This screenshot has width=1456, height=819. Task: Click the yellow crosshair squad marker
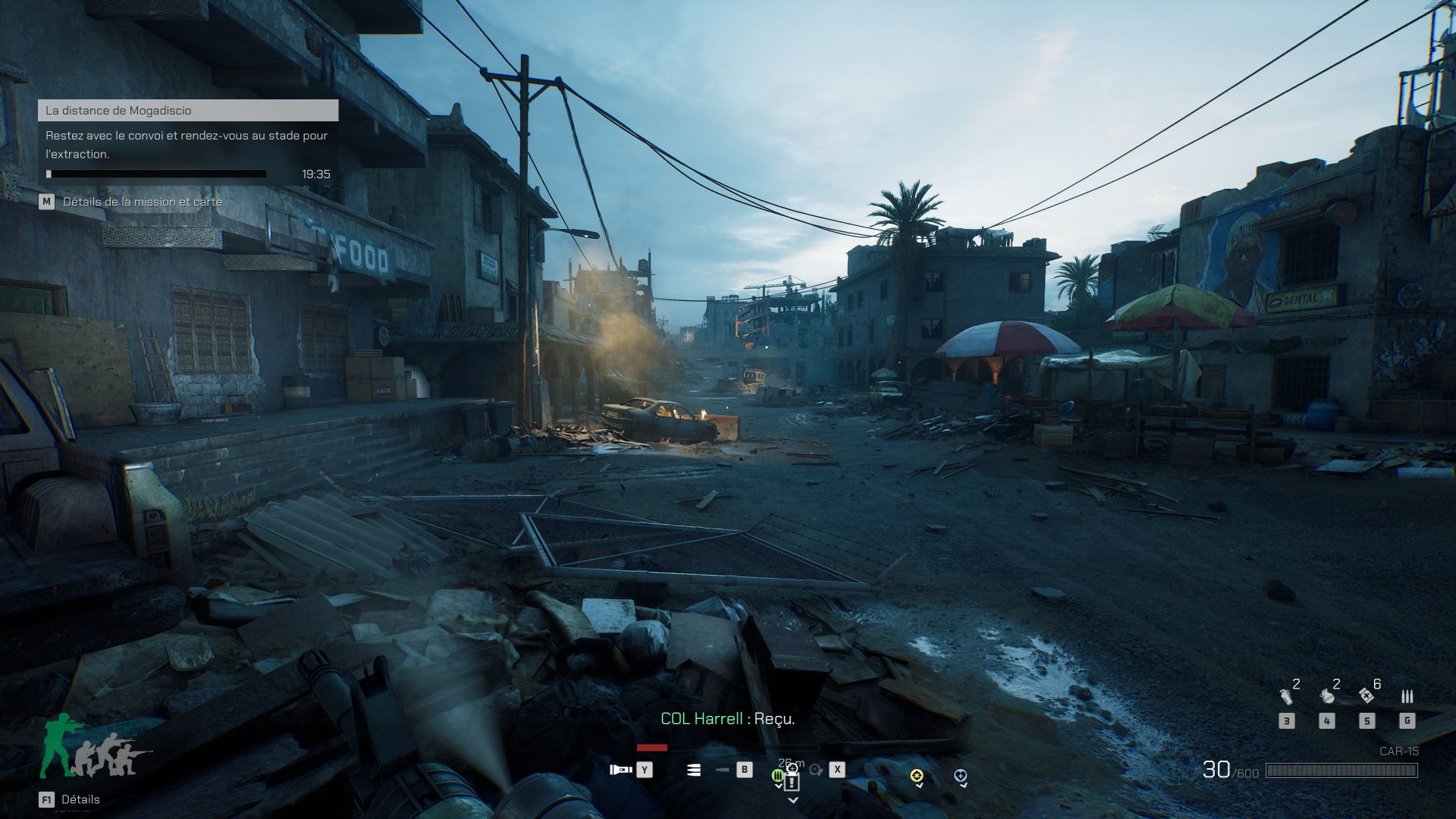pos(917,775)
